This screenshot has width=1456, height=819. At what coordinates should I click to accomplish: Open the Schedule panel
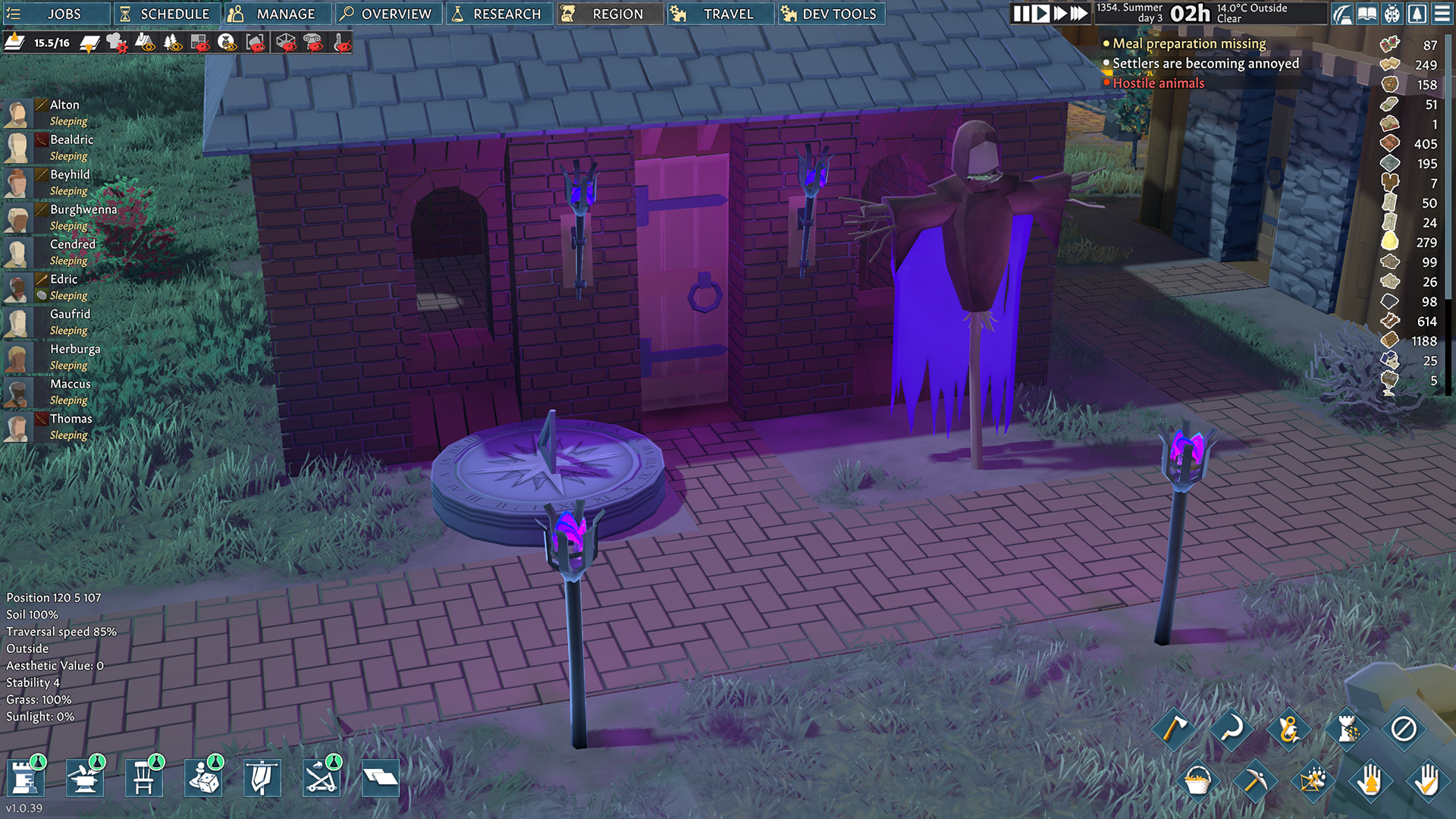pyautogui.click(x=166, y=14)
